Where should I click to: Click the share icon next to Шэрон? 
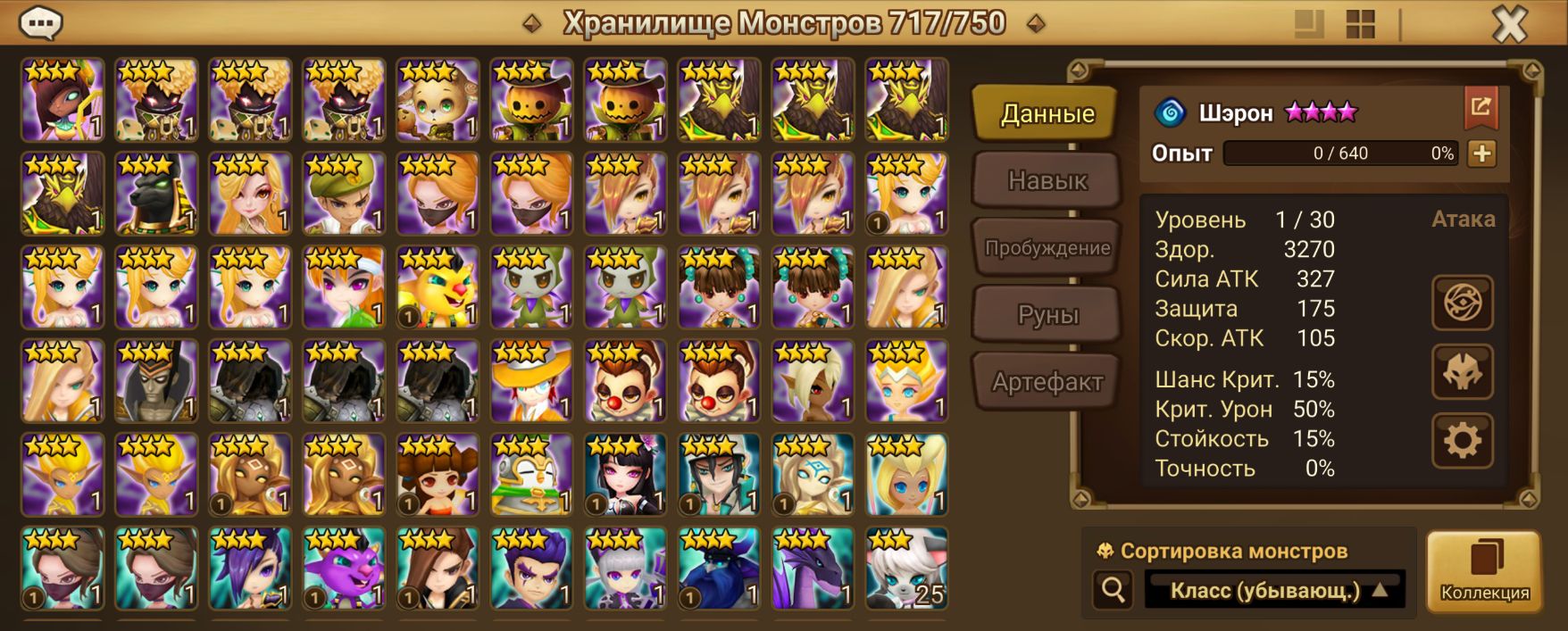(1480, 108)
